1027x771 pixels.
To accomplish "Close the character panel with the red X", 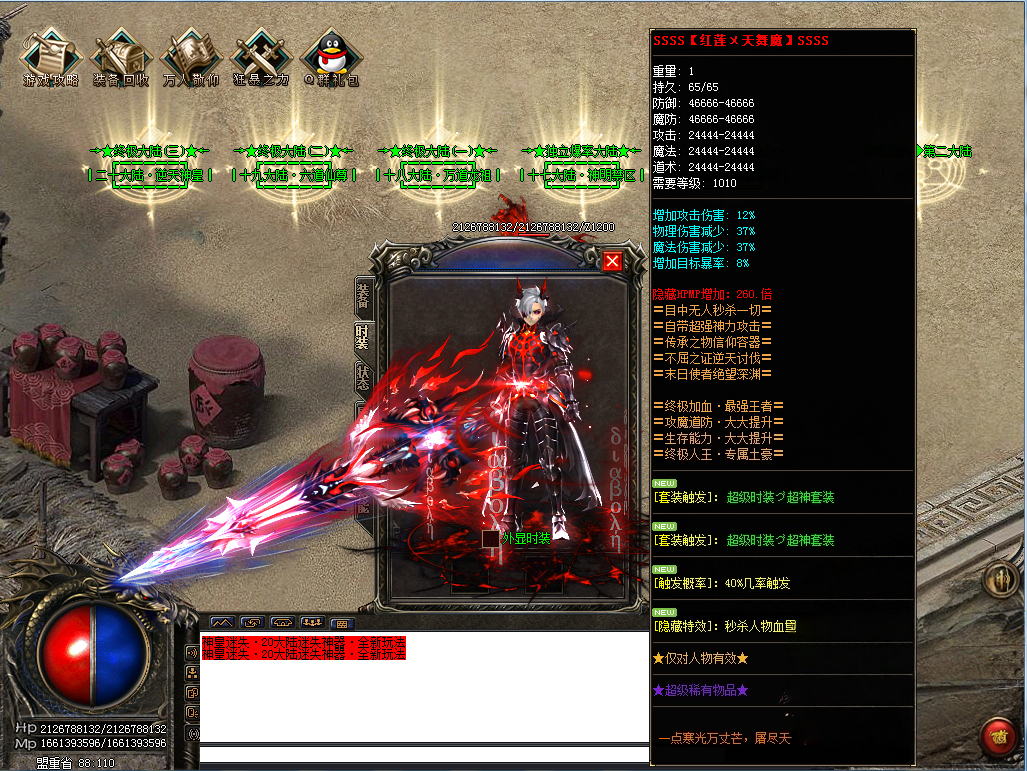I will (x=612, y=261).
